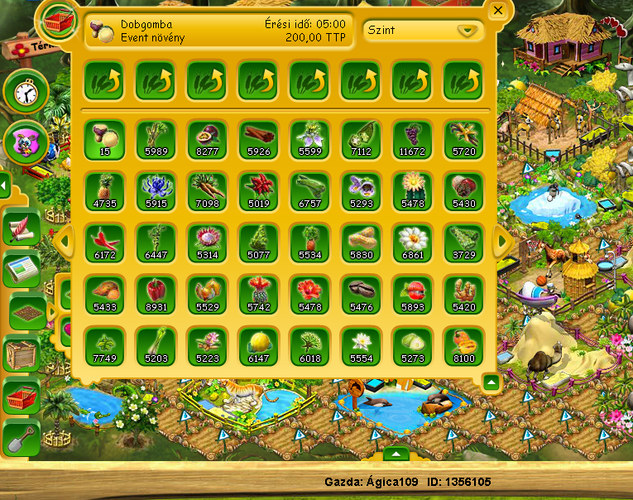Select the red bell pepper slot 8931

[x=155, y=292]
